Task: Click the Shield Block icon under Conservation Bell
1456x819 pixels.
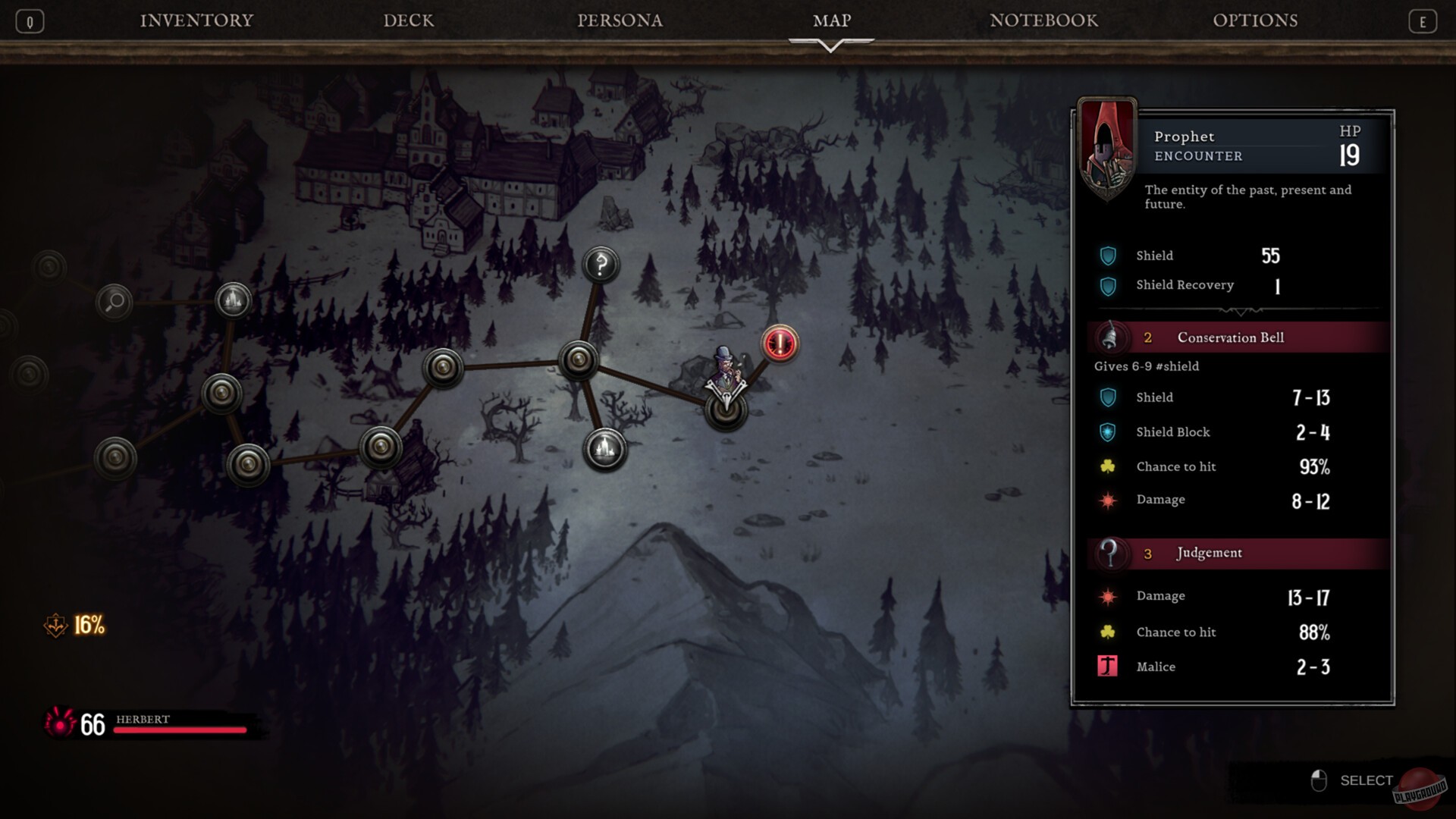Action: click(x=1106, y=432)
